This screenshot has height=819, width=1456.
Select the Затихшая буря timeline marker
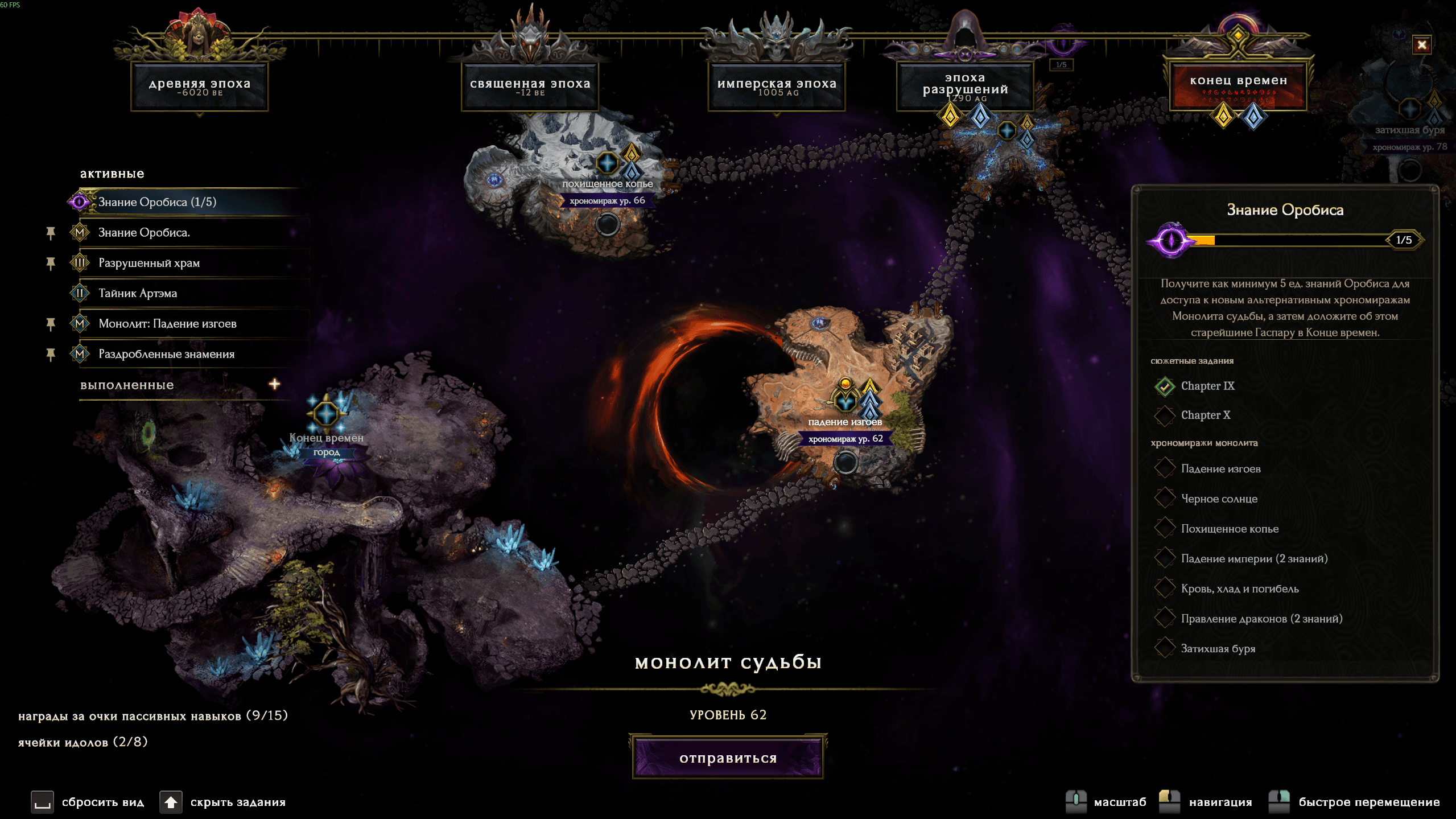[x=1409, y=109]
